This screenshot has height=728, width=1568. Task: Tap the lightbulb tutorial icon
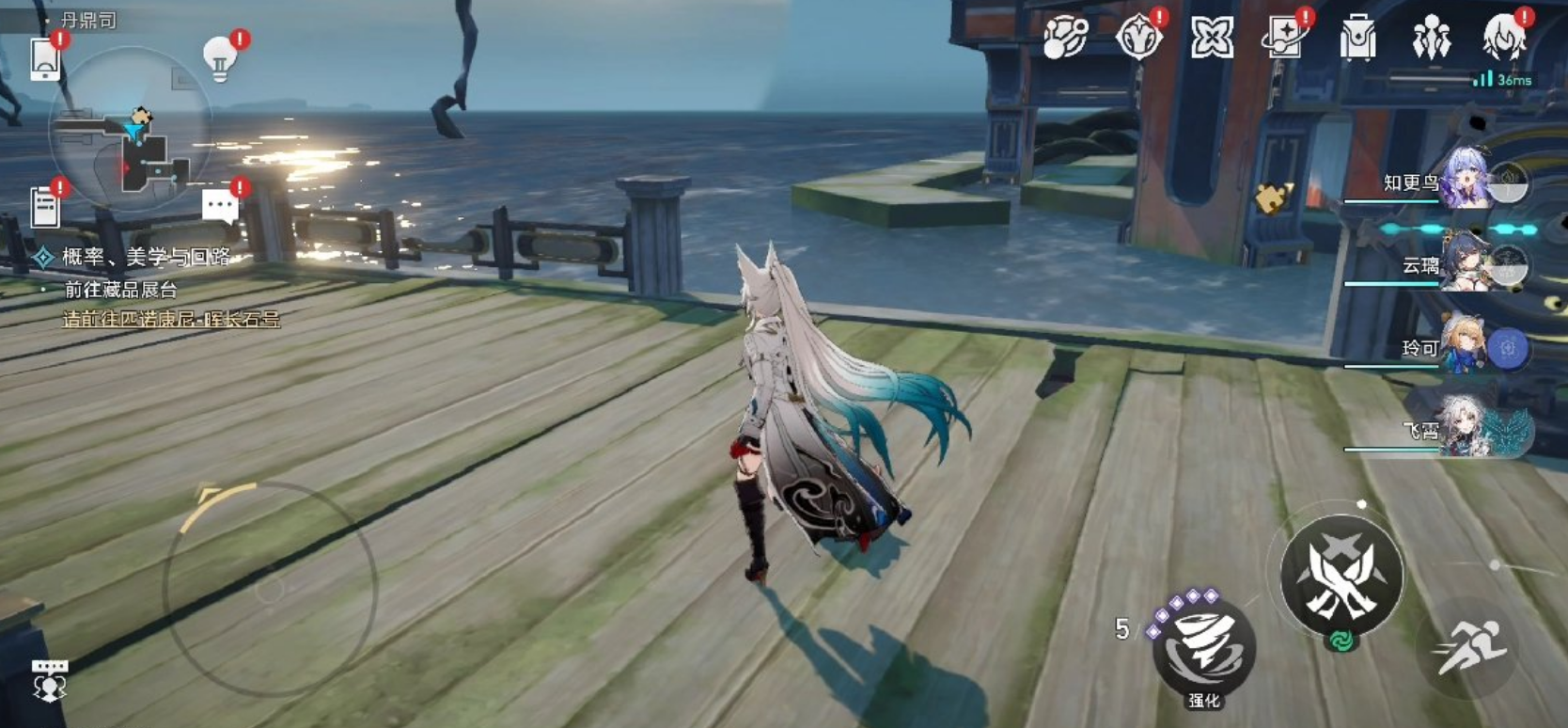pyautogui.click(x=221, y=58)
